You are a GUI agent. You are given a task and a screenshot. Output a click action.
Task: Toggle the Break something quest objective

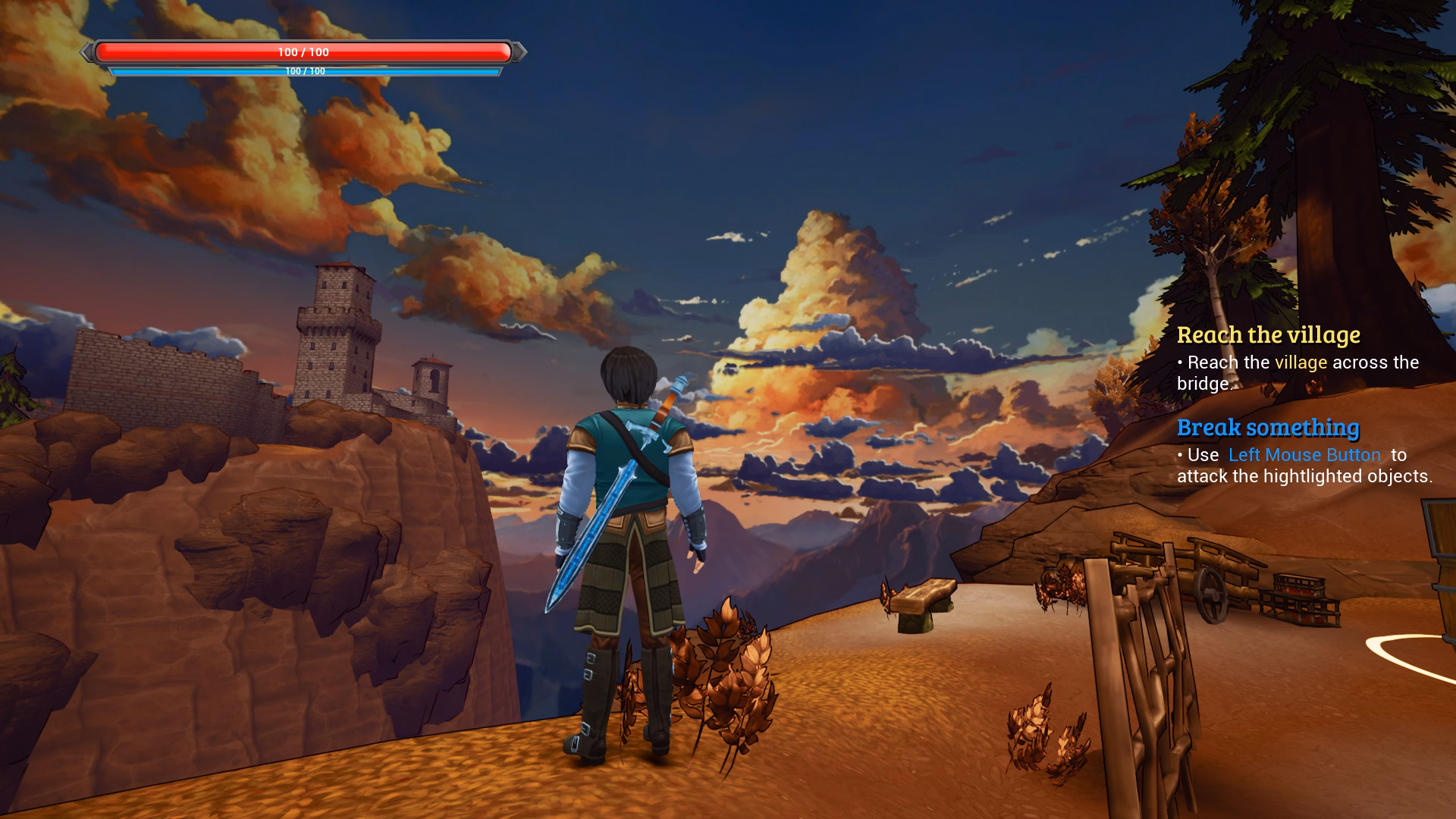tap(1268, 427)
